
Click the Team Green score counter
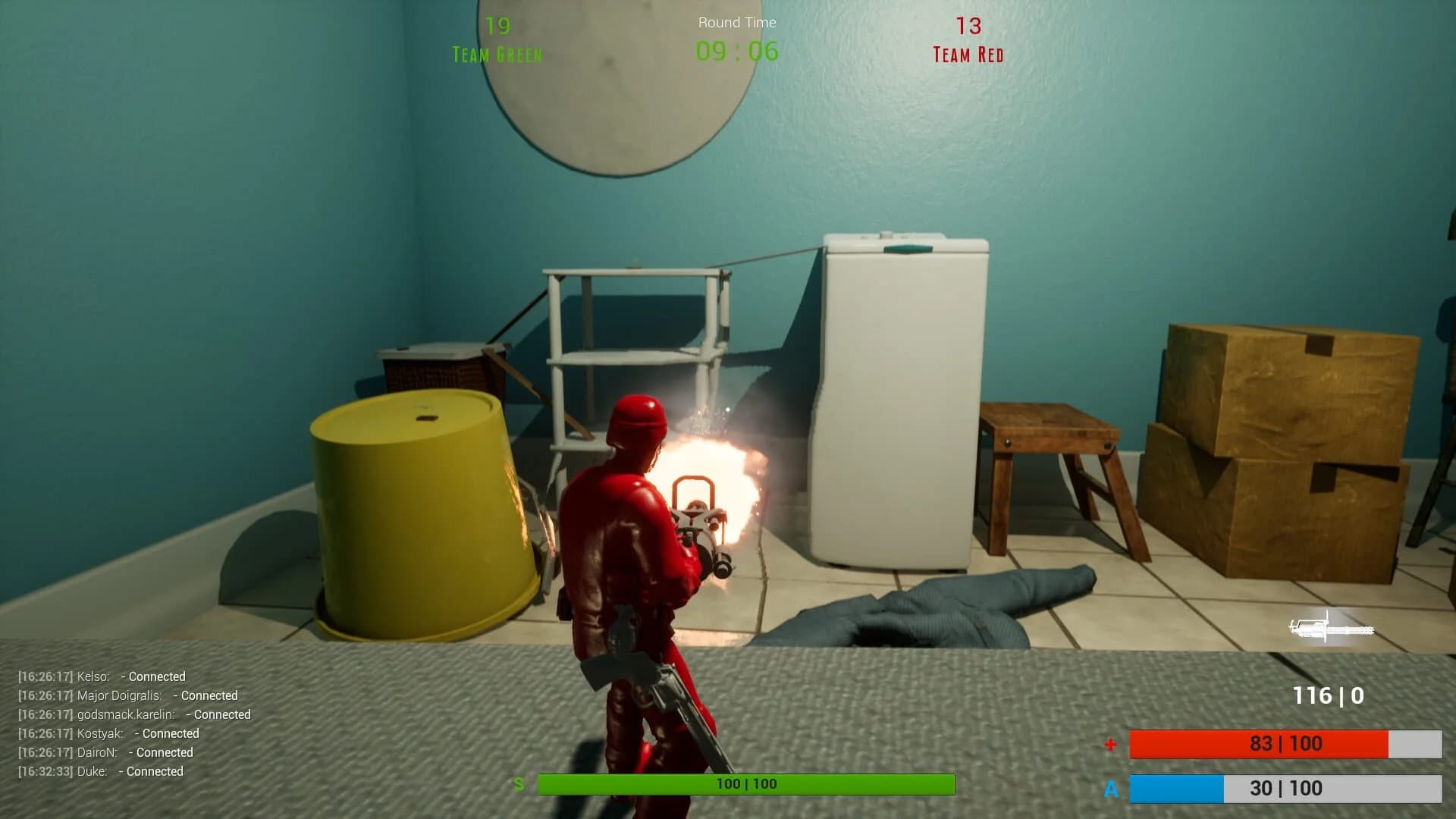[498, 25]
